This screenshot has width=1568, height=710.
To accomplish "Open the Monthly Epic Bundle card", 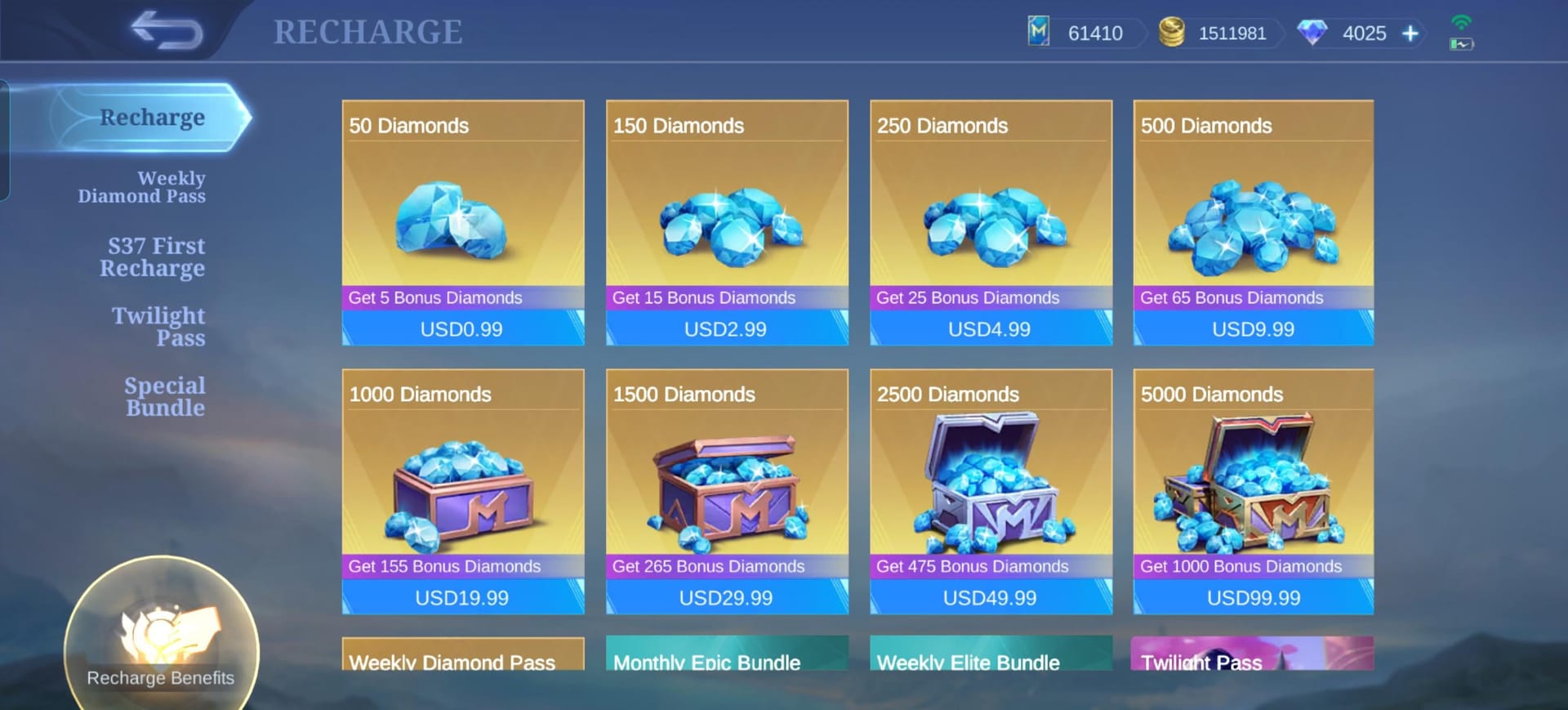I will pos(726,662).
